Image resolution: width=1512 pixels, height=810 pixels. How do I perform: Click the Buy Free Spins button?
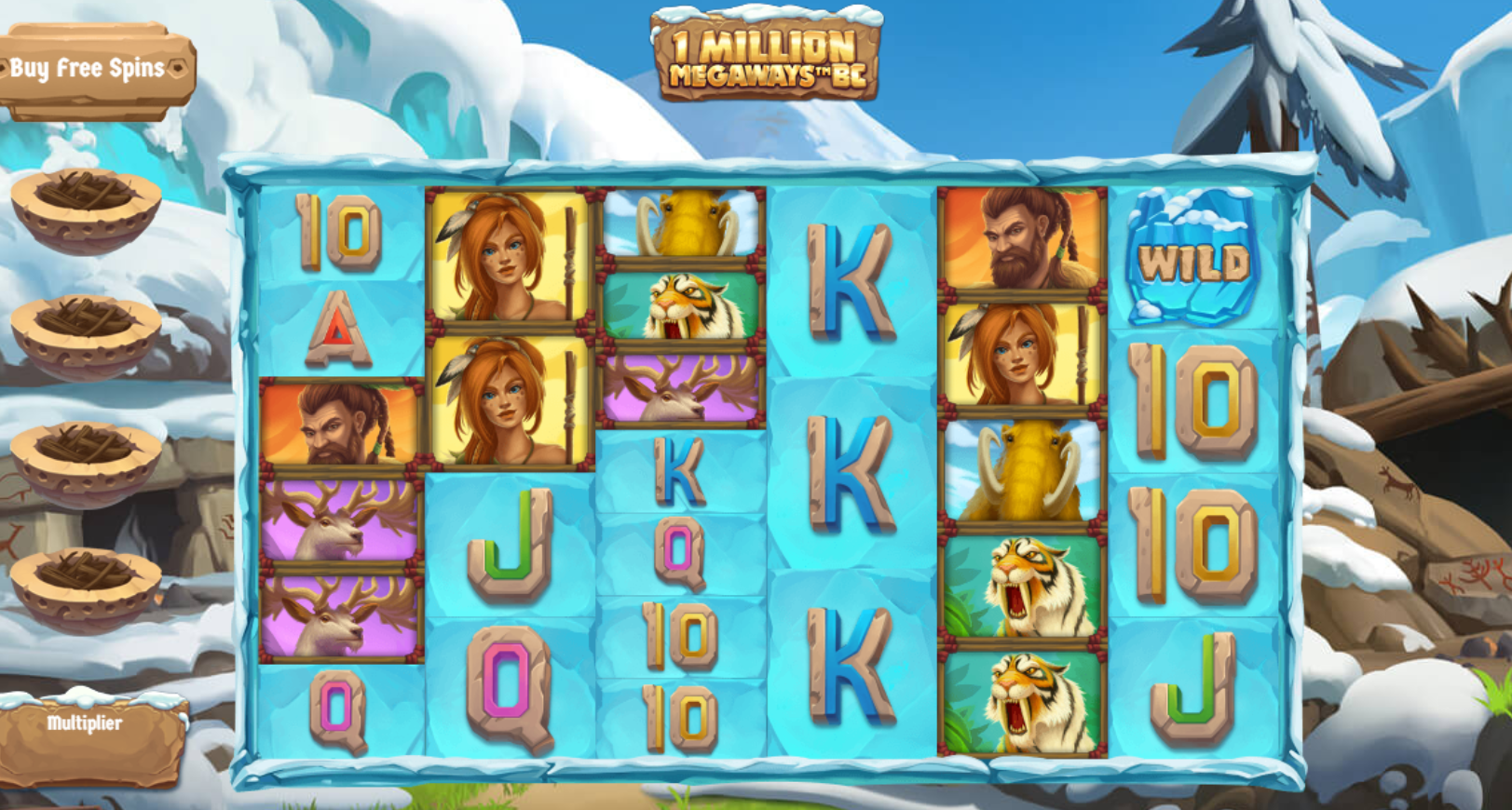pos(89,67)
